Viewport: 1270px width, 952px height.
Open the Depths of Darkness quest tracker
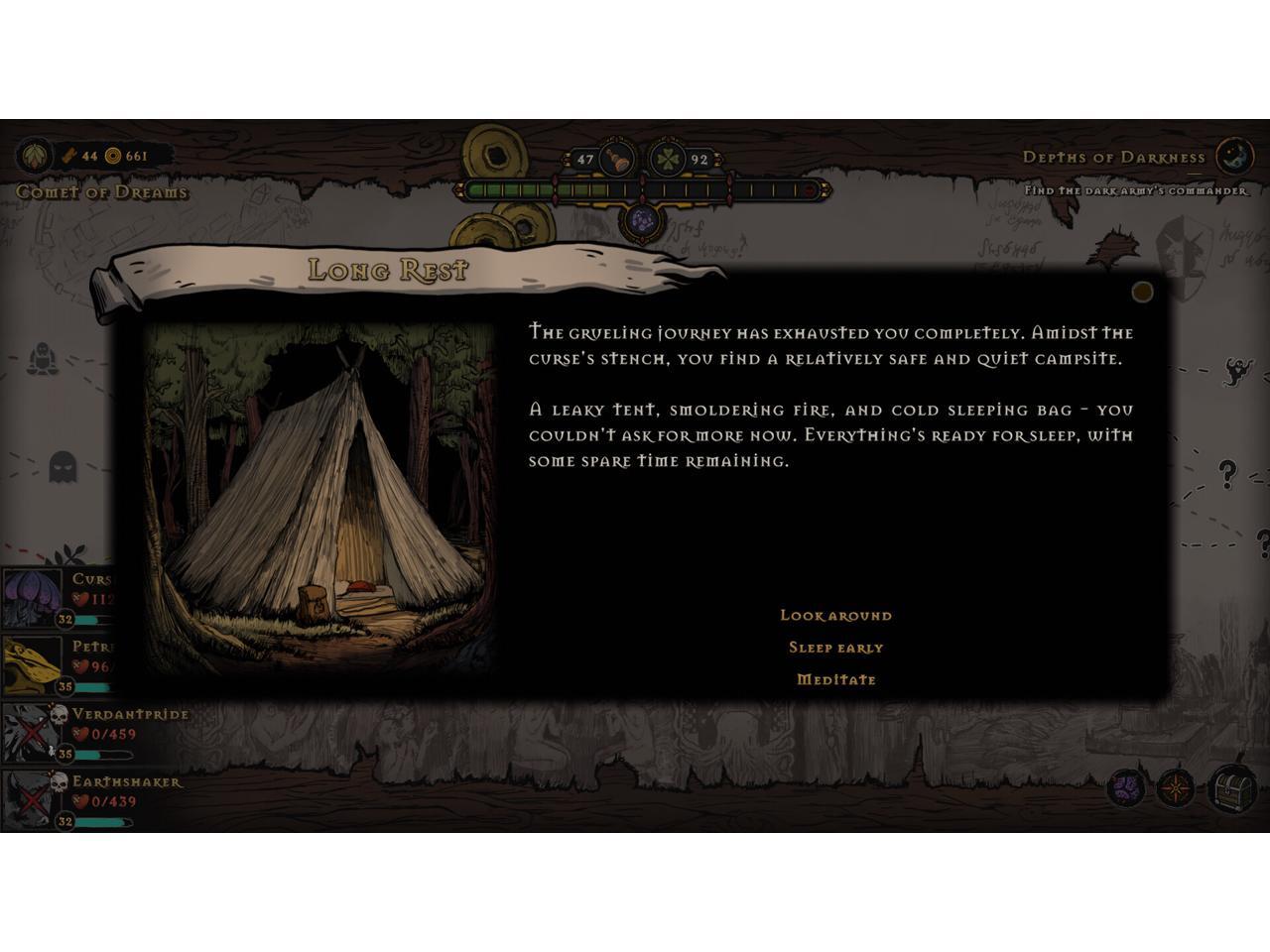point(1113,157)
